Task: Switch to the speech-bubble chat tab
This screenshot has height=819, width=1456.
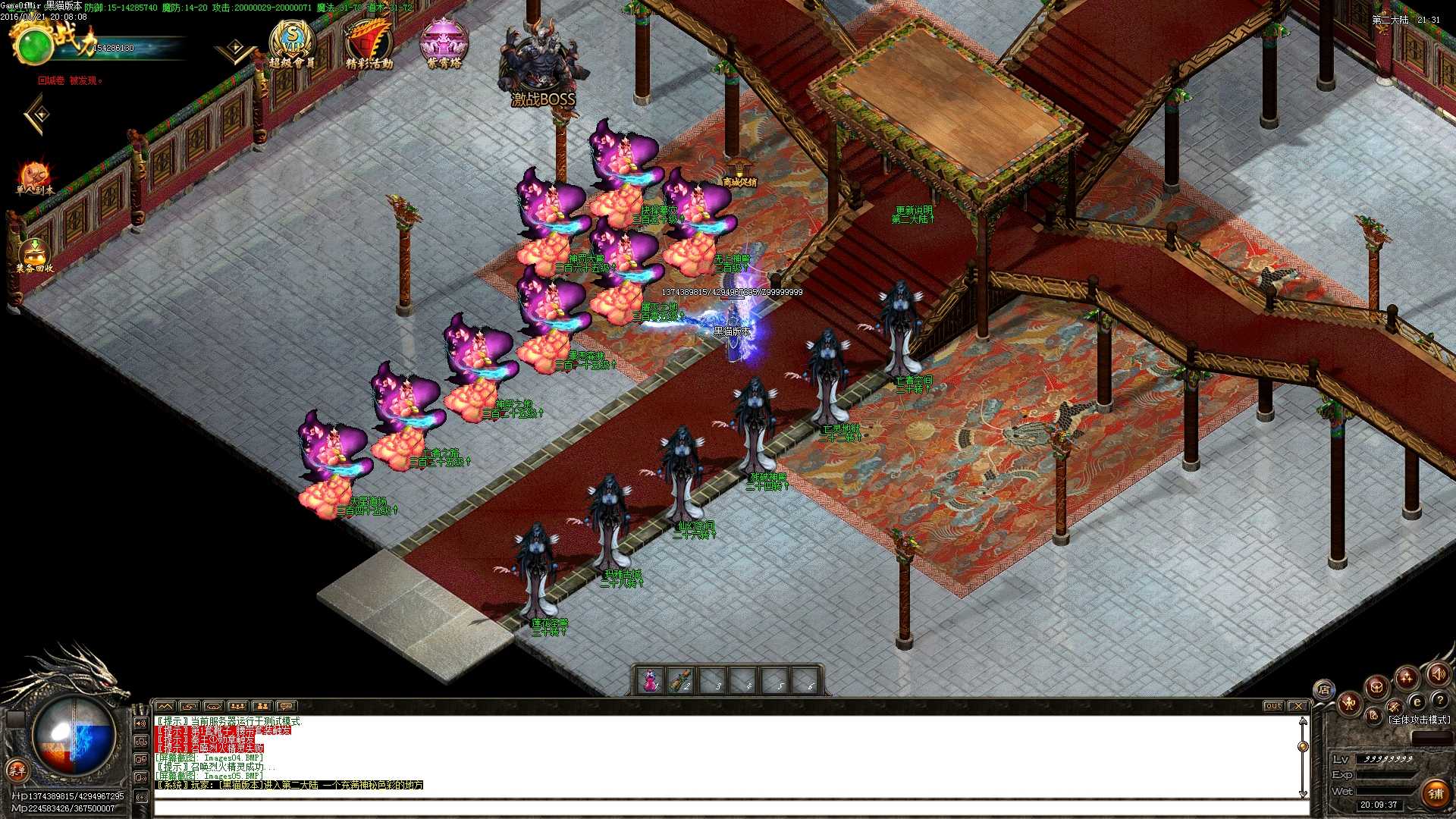Action: tap(286, 706)
